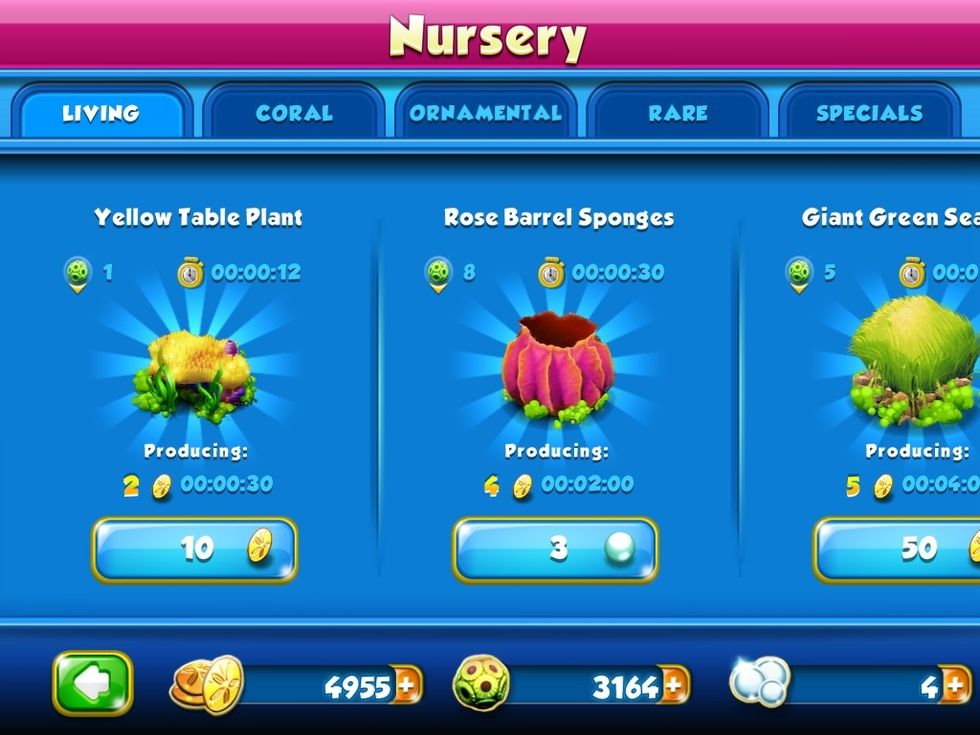This screenshot has width=980, height=735.
Task: Open the Specials tab
Action: pyautogui.click(x=868, y=112)
